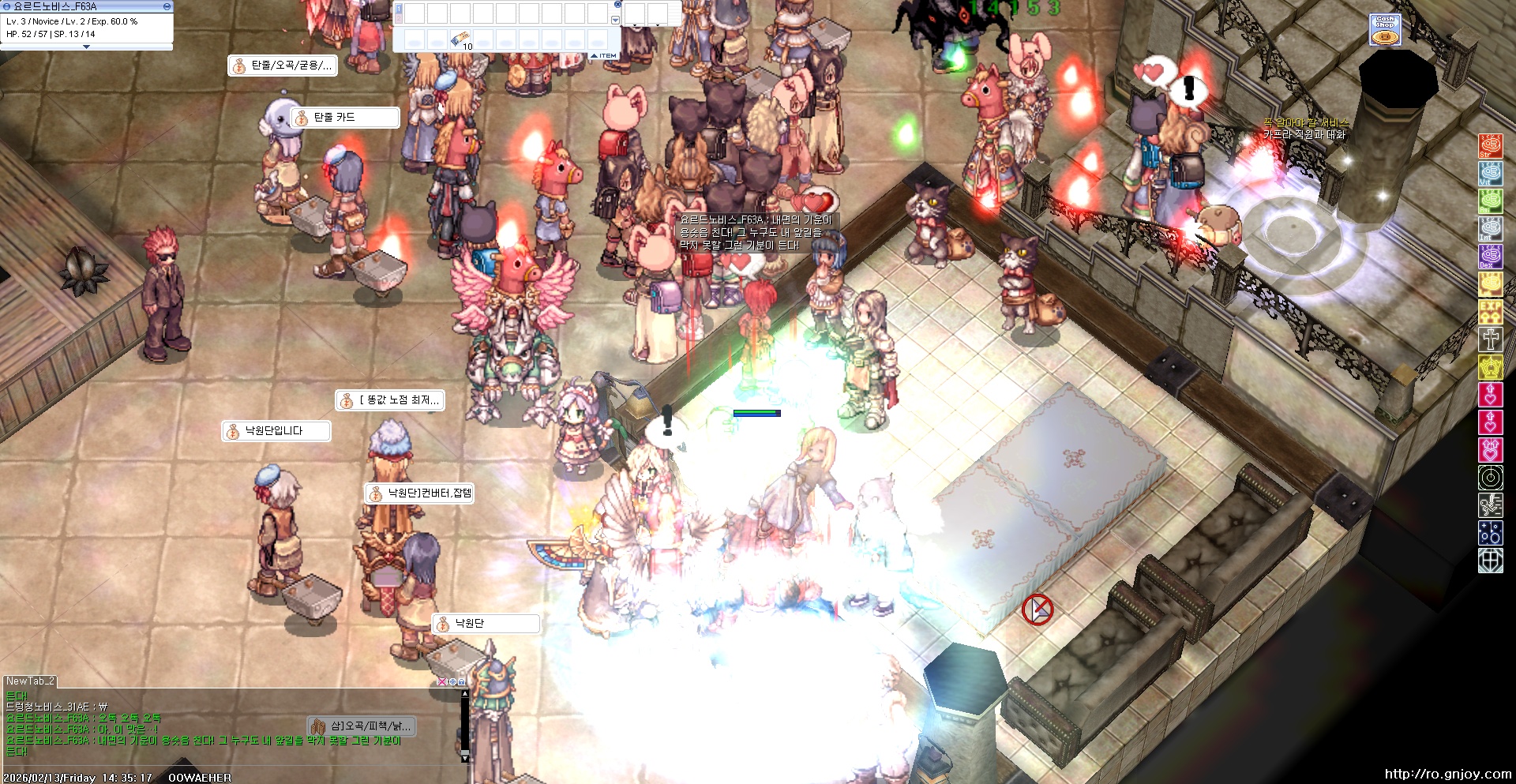1516x784 pixels.
Task: Open the Cash Shop
Action: [x=1385, y=30]
